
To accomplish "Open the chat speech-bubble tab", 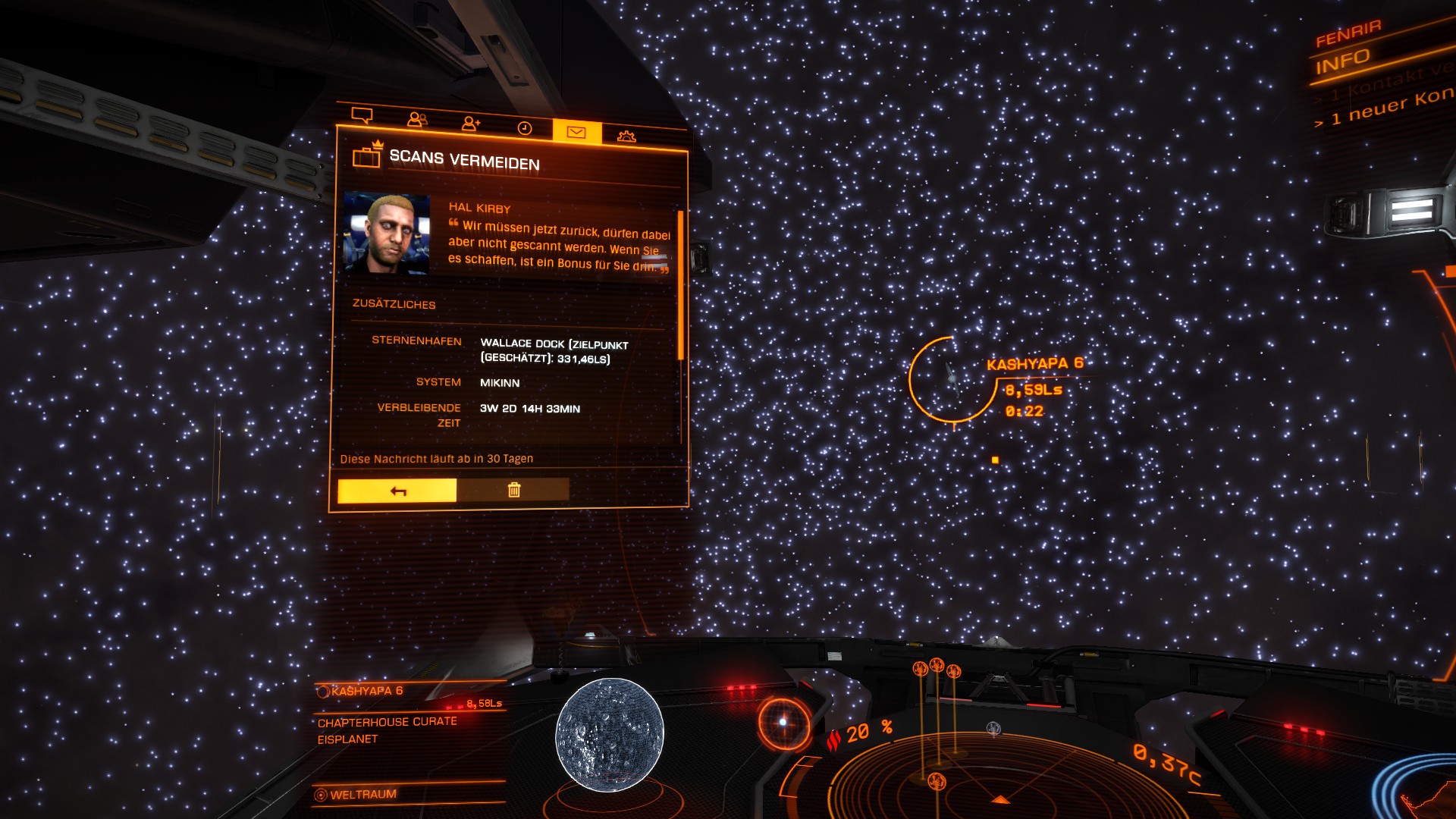I will 362,115.
